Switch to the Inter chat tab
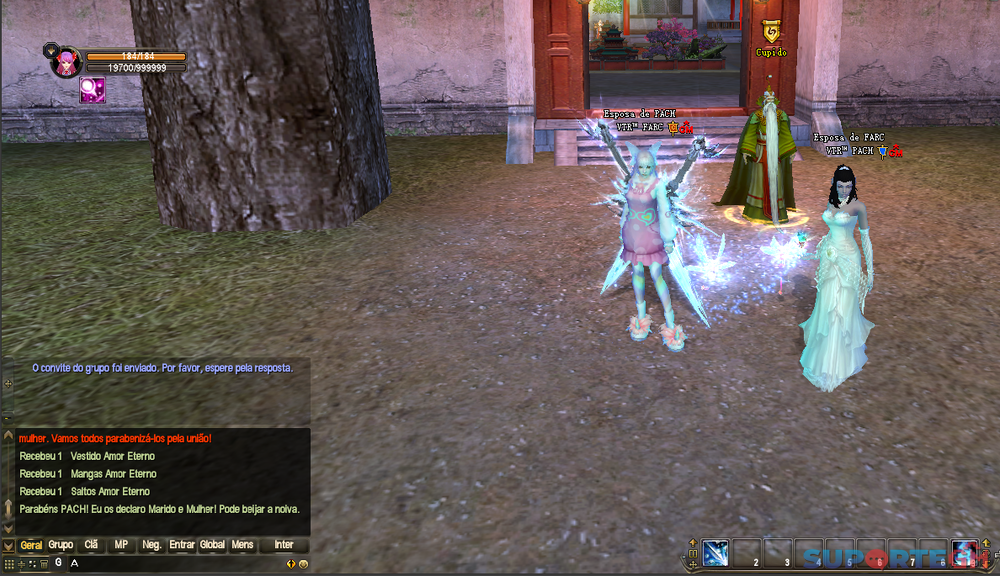Viewport: 1000px width, 576px height. pyautogui.click(x=284, y=545)
